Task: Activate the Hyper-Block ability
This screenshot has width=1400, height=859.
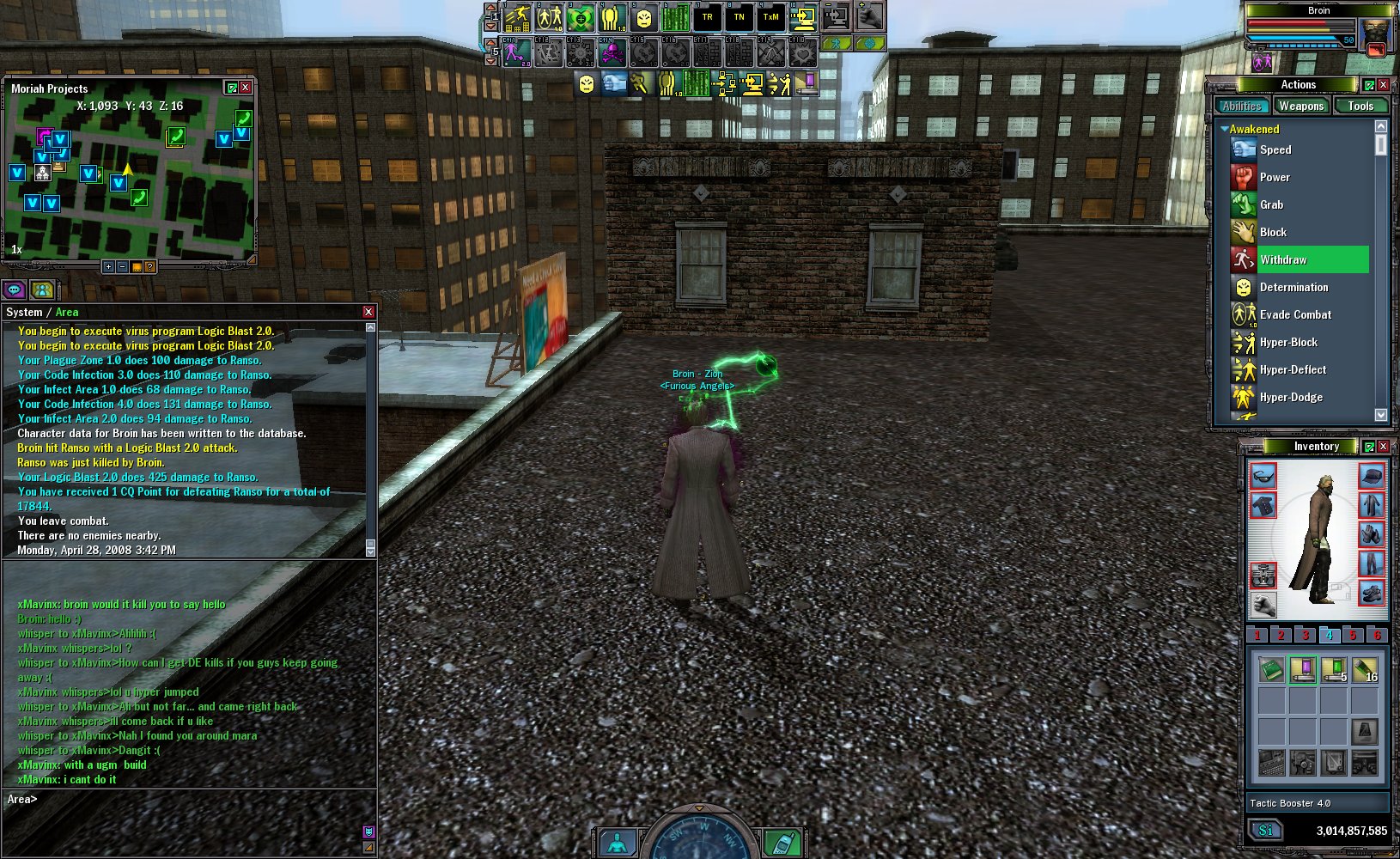Action: click(x=1287, y=342)
